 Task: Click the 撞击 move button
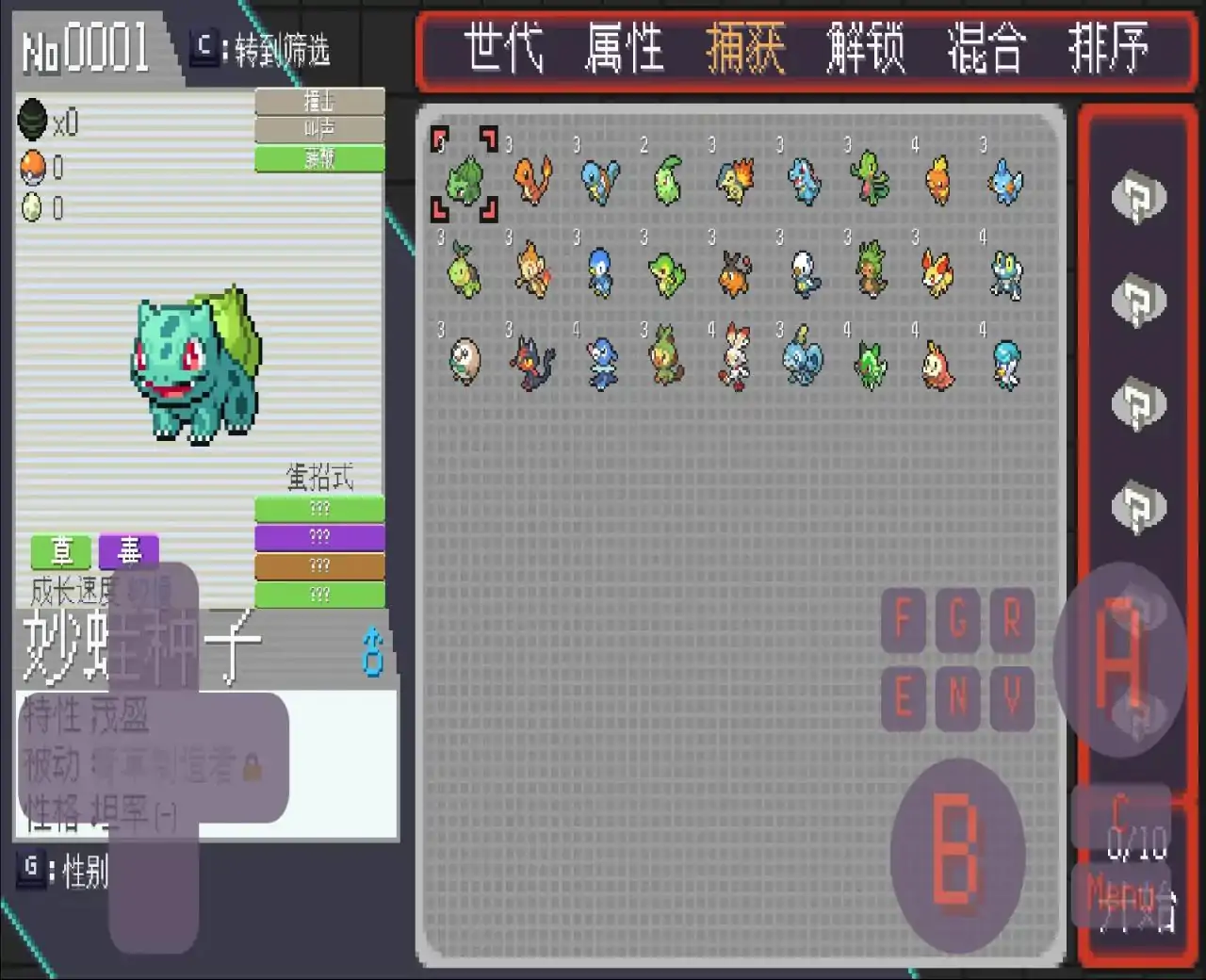coord(318,100)
